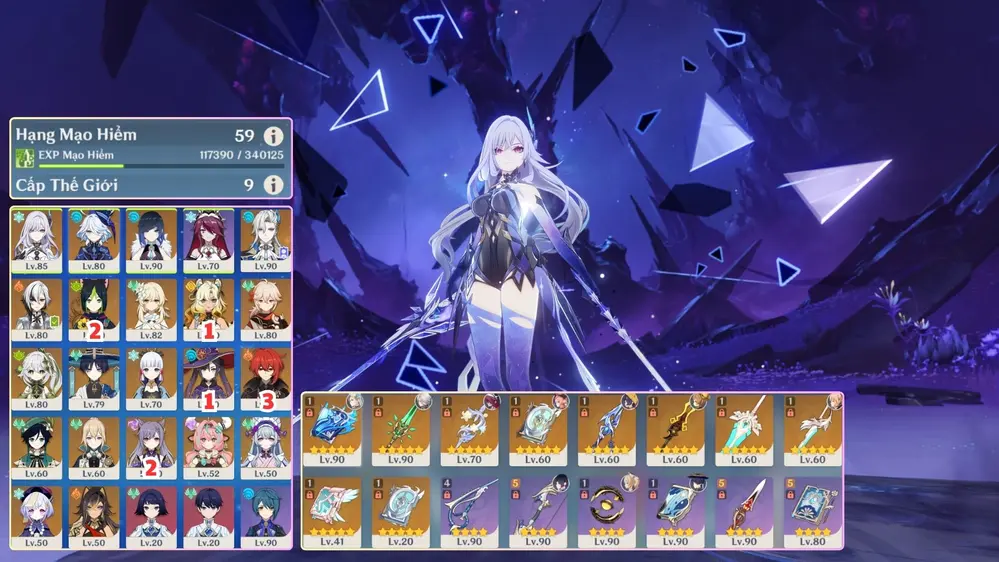
Task: Select Tighnari's card marked with 2
Action: (94, 309)
